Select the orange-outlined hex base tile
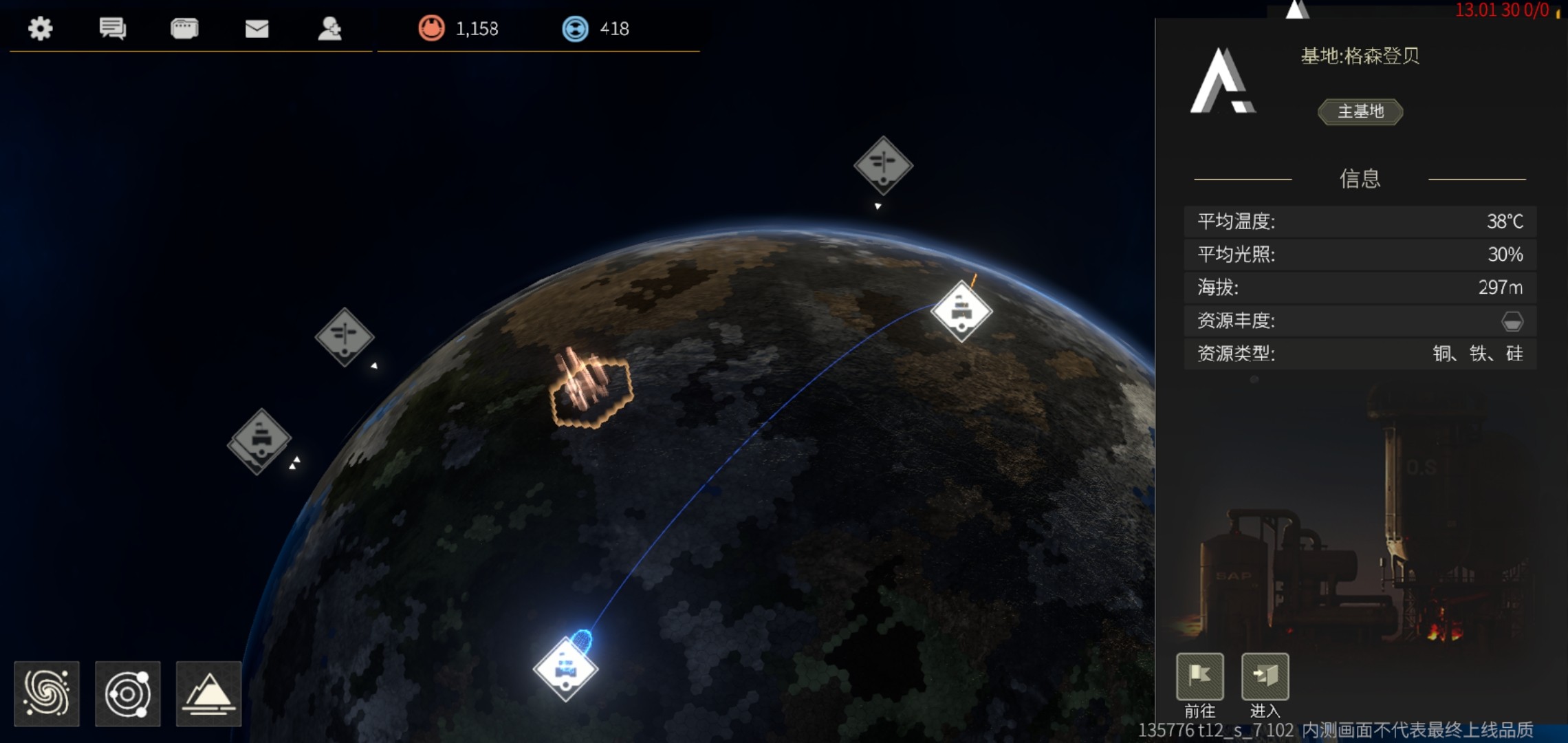 [591, 391]
